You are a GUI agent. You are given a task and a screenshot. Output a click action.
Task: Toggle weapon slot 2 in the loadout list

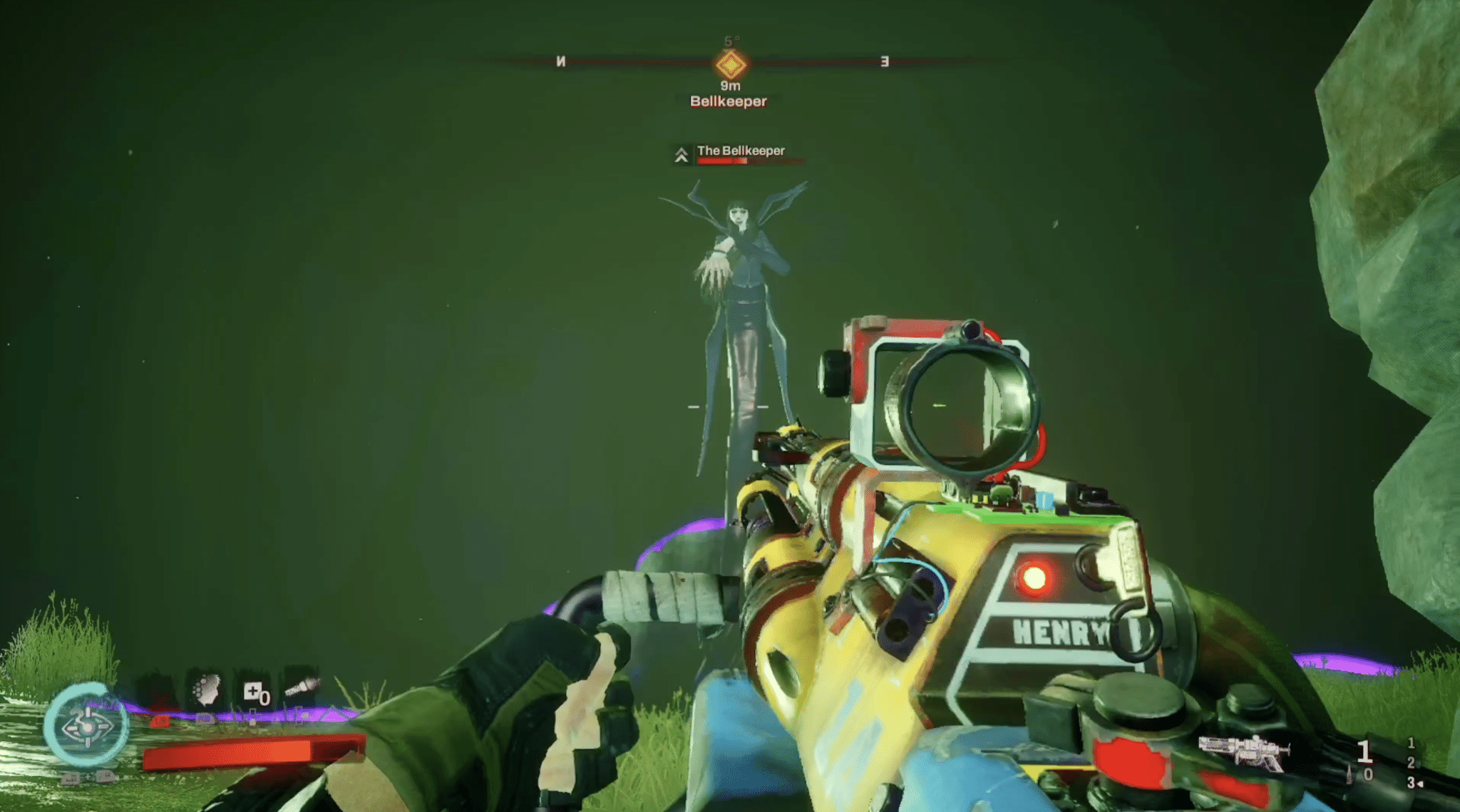[x=1411, y=763]
